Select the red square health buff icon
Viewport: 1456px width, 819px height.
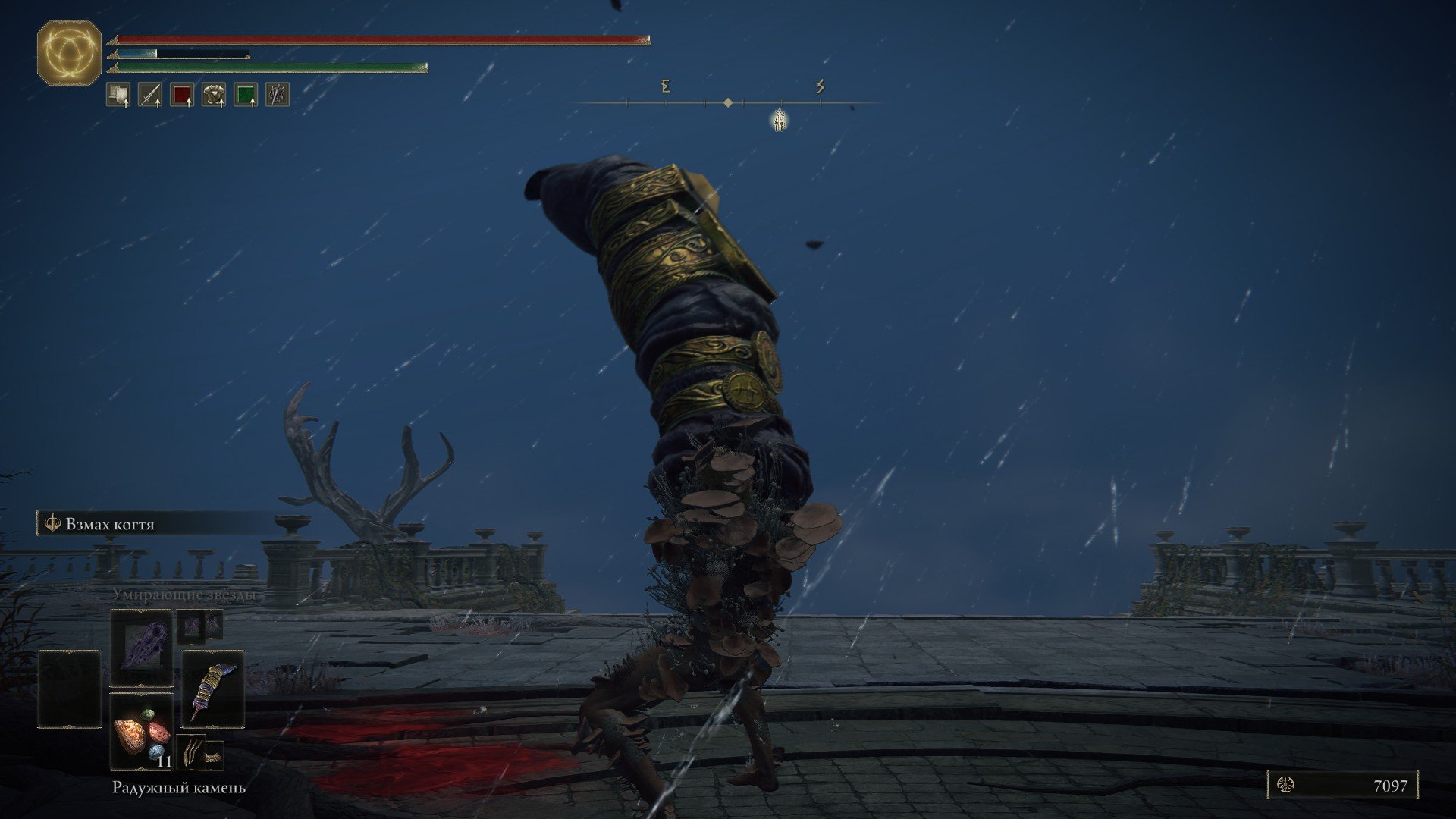click(182, 95)
